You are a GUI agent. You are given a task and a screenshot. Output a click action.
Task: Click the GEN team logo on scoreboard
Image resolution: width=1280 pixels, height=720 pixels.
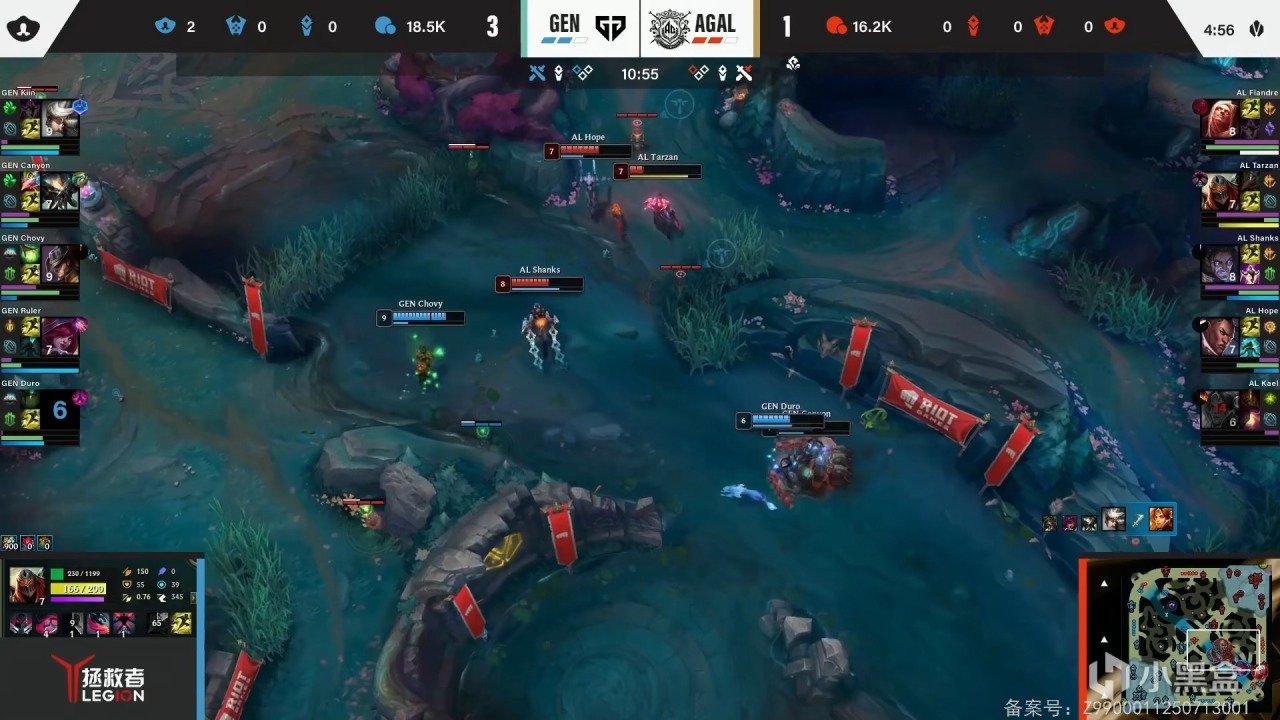(x=610, y=28)
